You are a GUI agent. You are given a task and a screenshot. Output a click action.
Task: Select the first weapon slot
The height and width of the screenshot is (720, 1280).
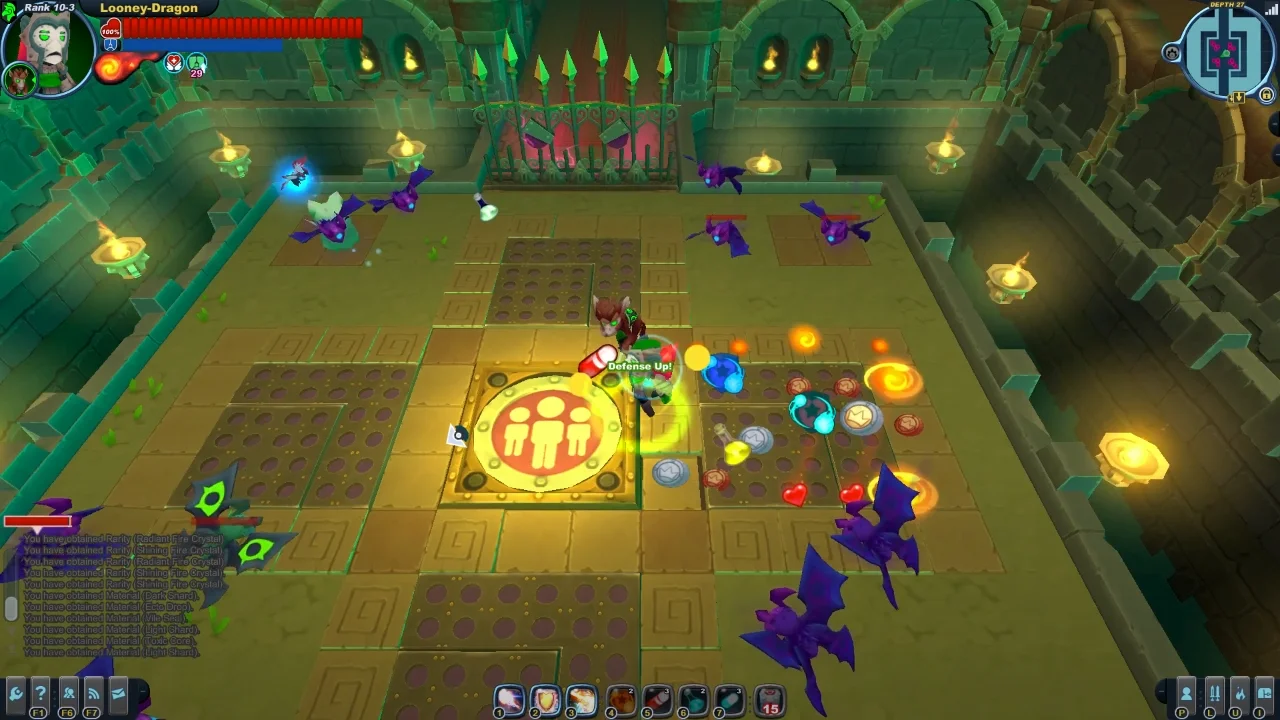click(510, 700)
